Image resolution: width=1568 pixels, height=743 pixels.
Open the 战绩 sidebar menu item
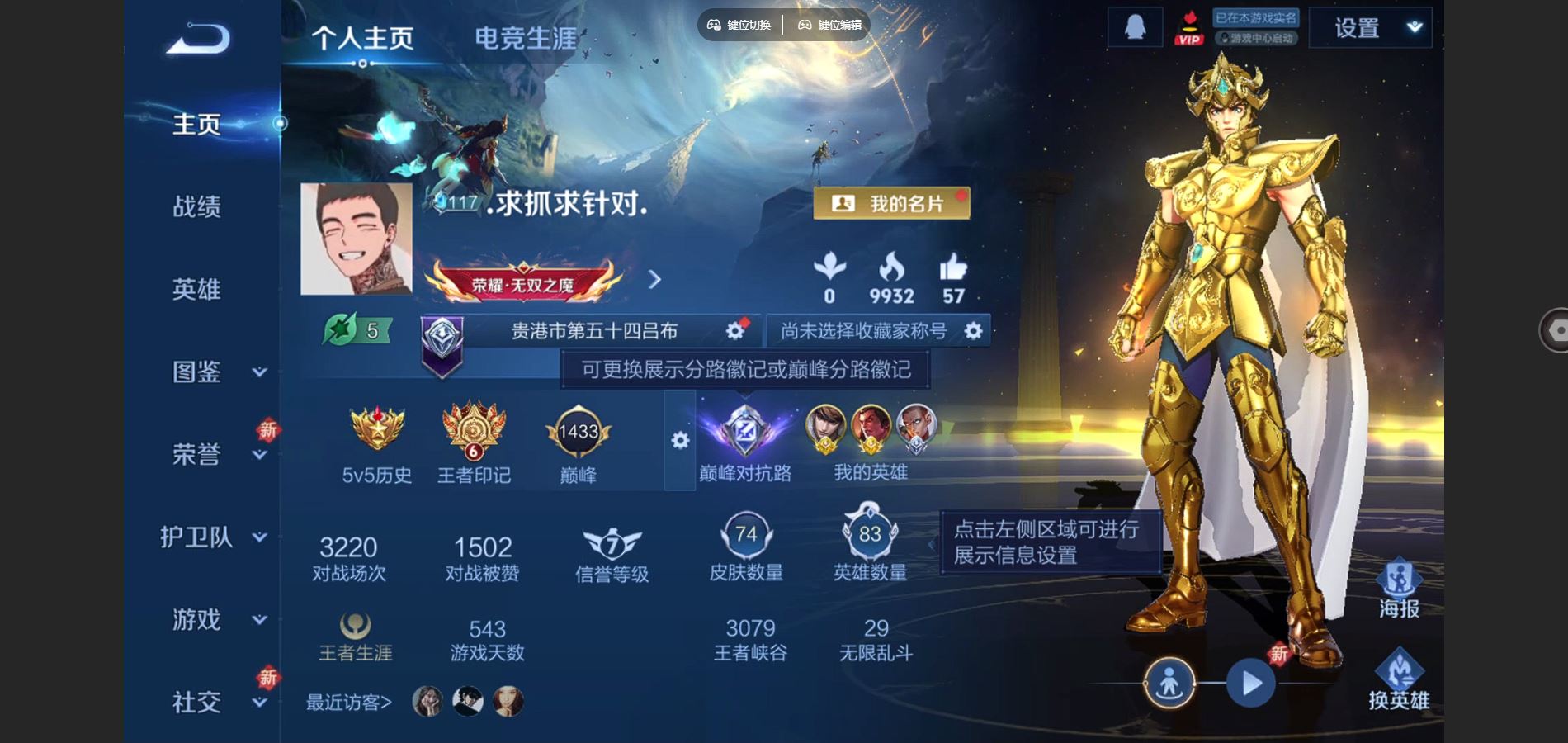point(196,207)
